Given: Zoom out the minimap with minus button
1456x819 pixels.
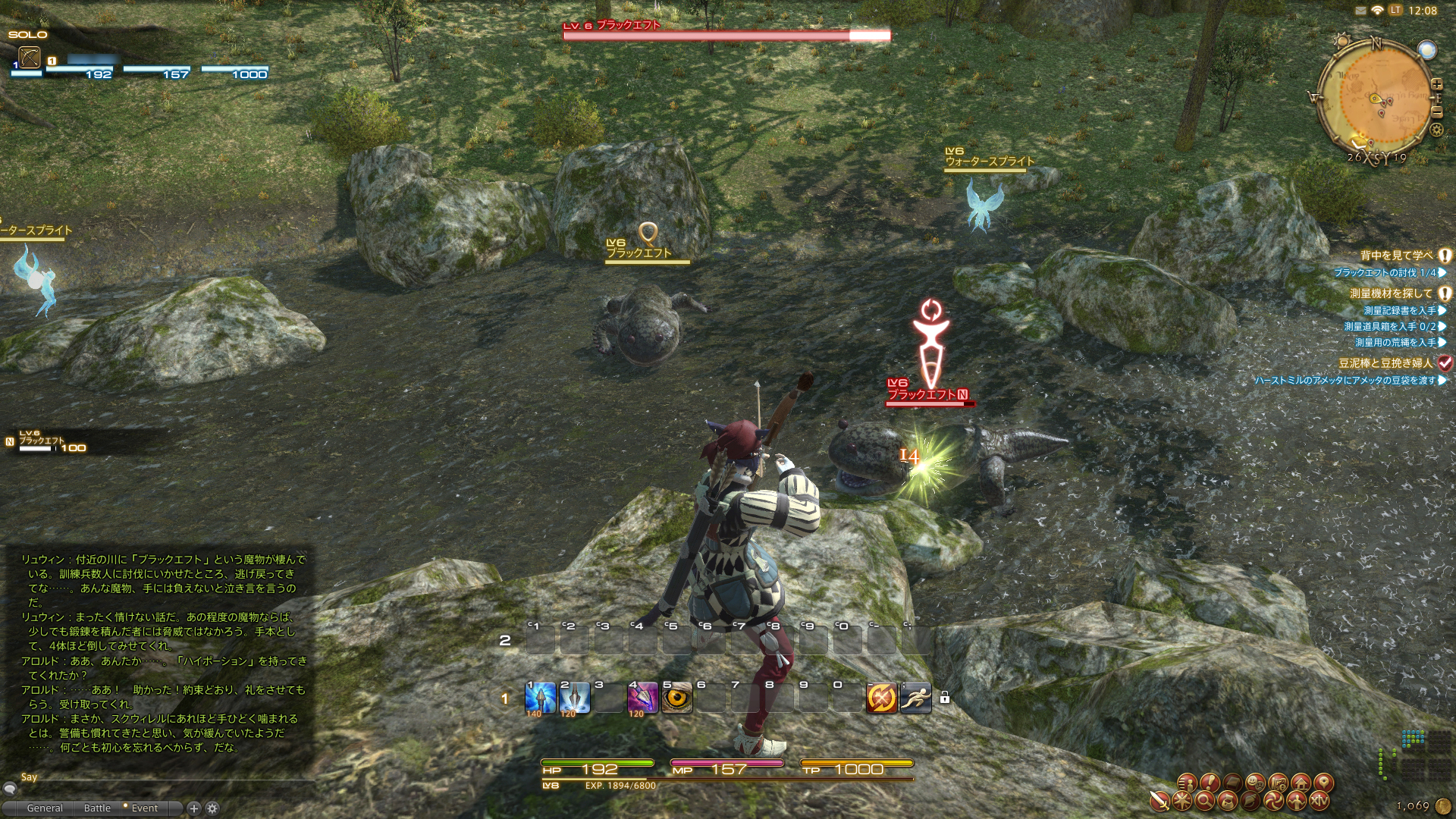Looking at the screenshot, I should pyautogui.click(x=1436, y=112).
